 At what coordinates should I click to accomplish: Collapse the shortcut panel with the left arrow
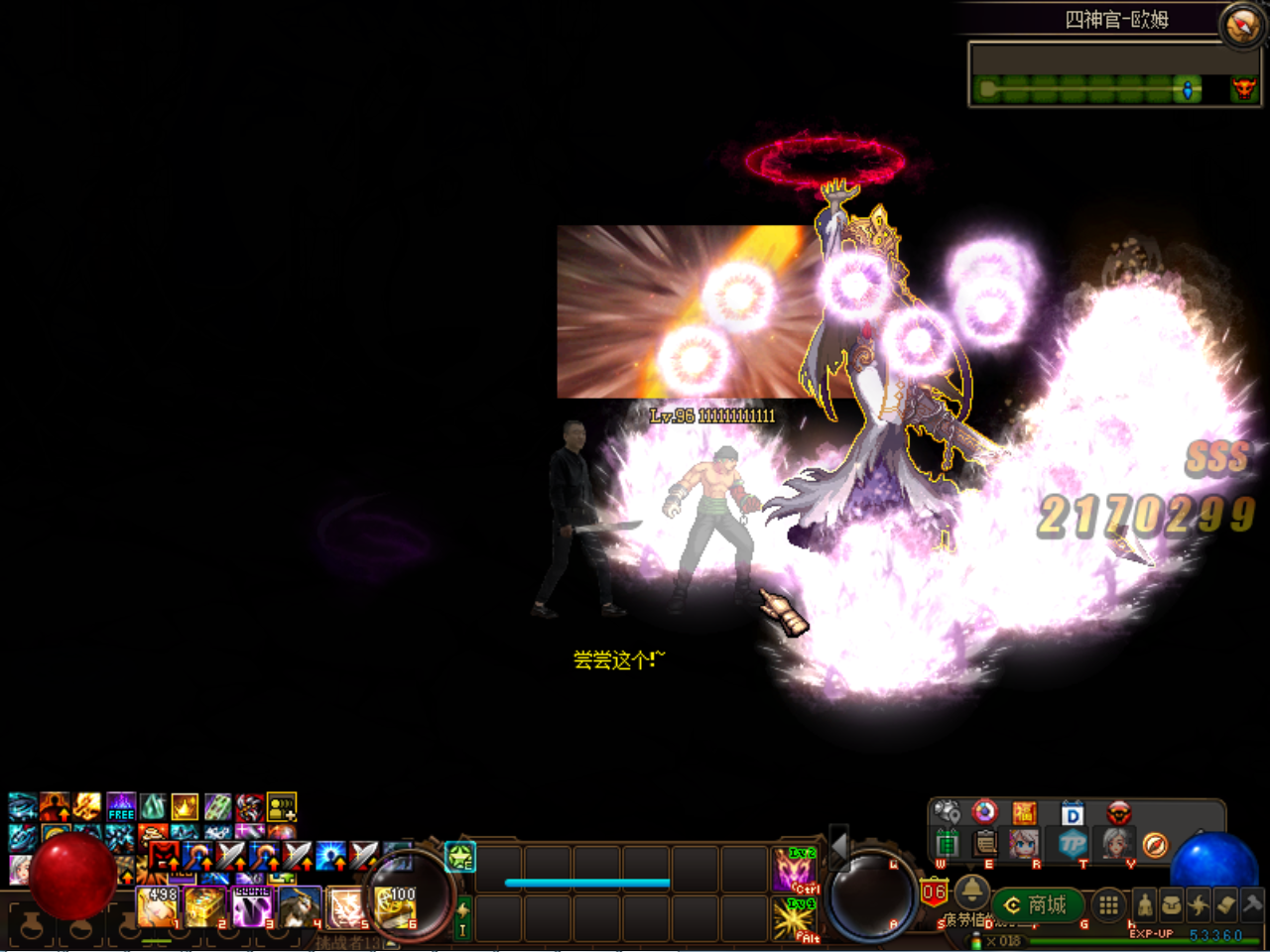tap(839, 847)
